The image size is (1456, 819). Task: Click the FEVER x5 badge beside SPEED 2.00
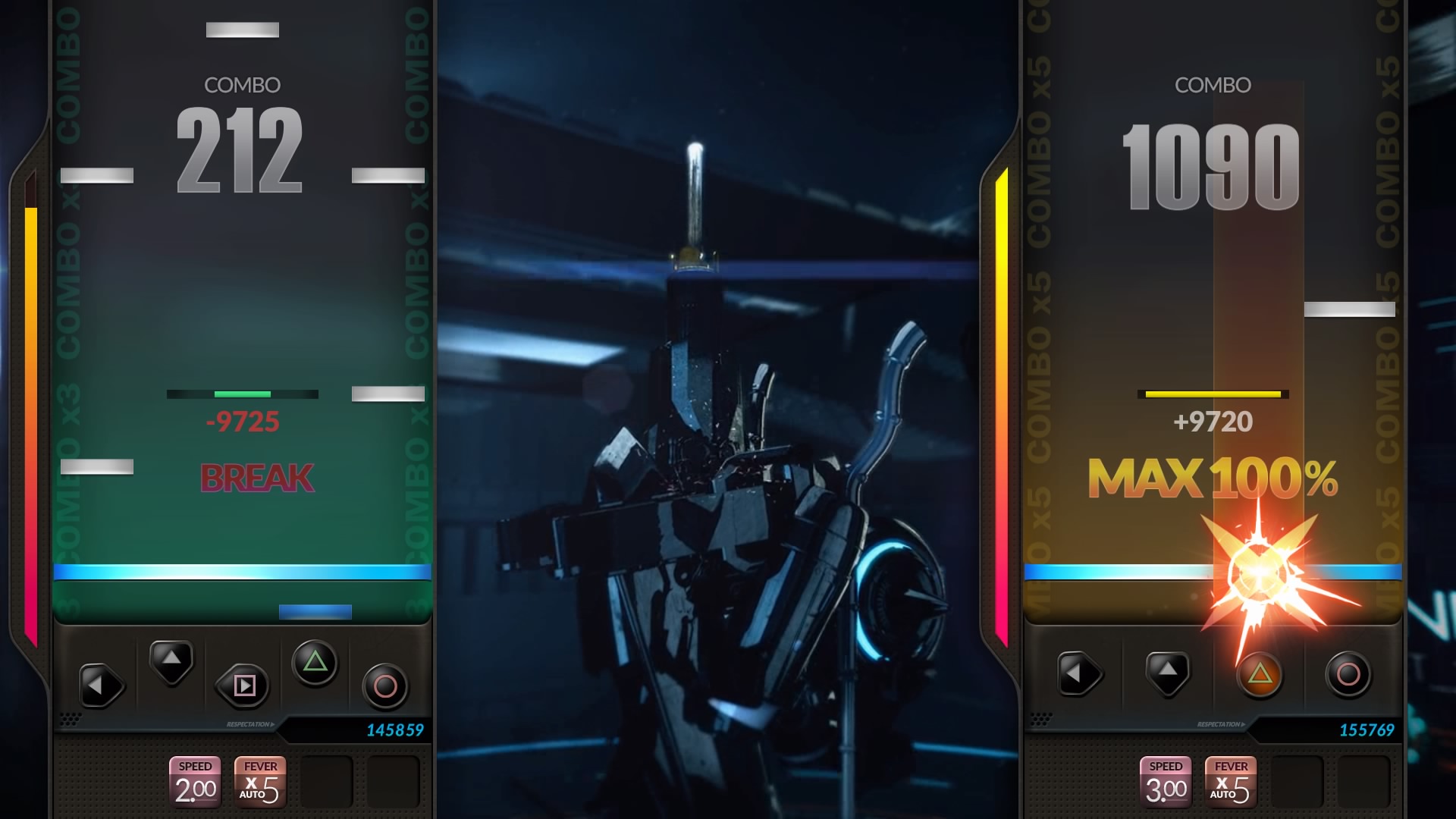coord(260,781)
